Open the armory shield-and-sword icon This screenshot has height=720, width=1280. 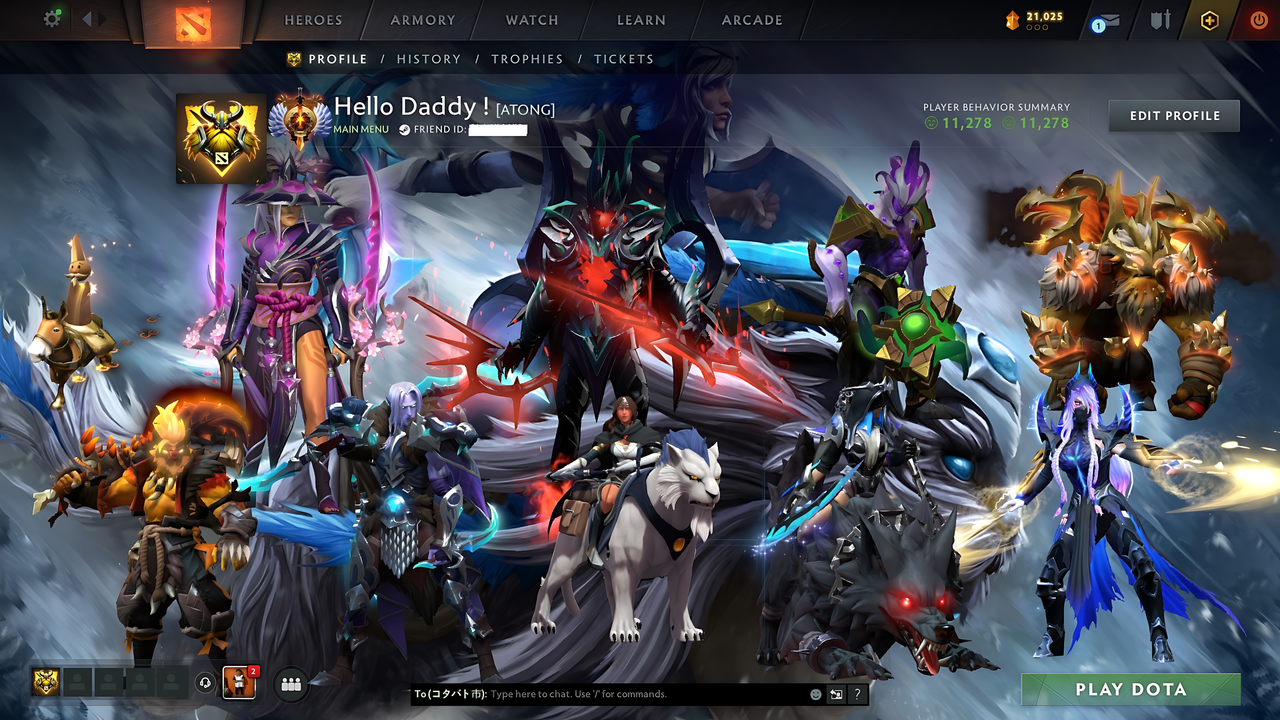tap(1158, 18)
